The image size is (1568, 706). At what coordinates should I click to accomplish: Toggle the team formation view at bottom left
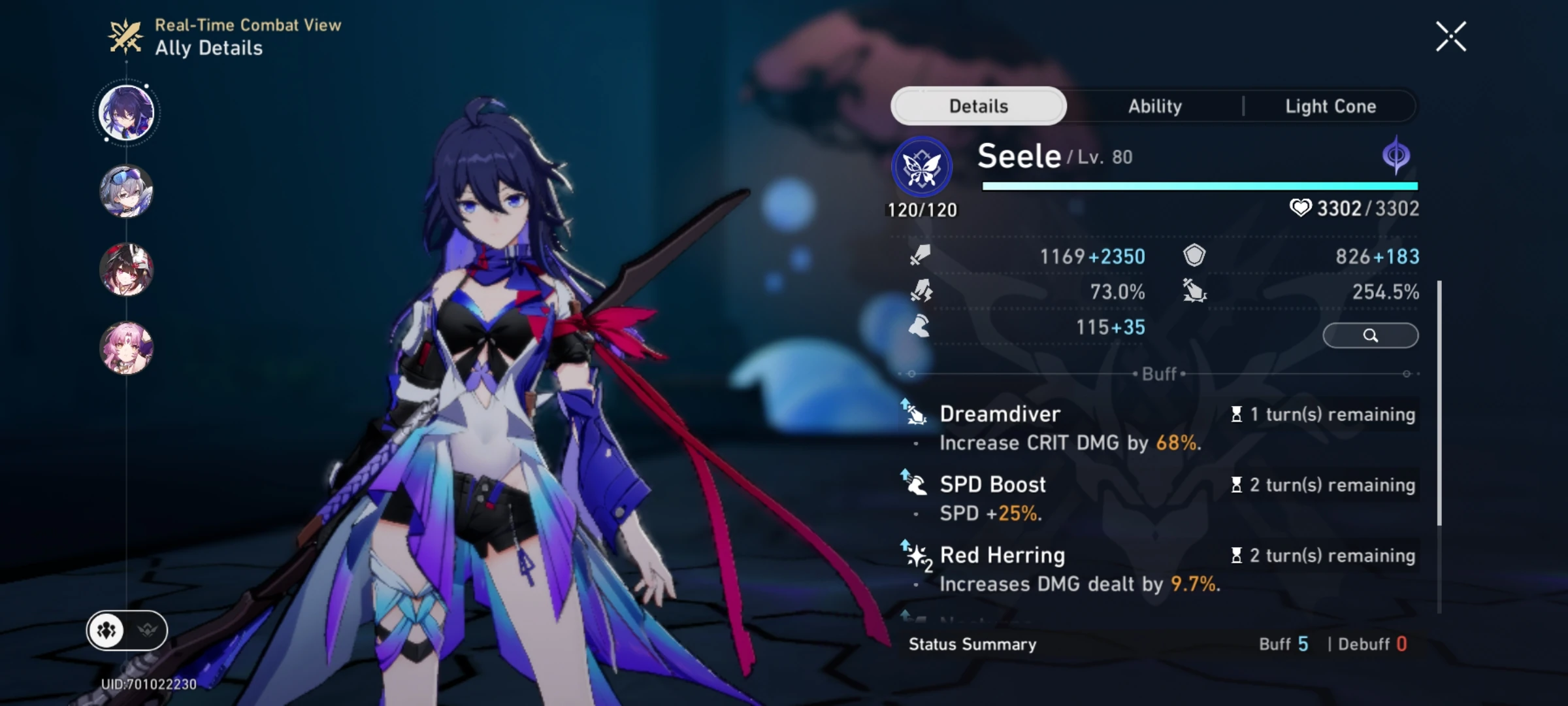coord(106,630)
